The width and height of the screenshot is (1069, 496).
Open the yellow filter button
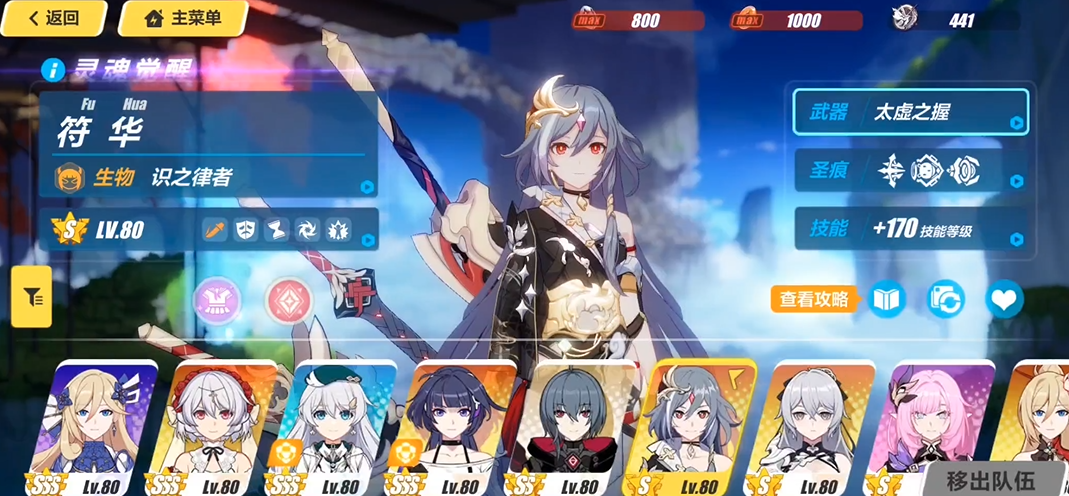(x=32, y=297)
